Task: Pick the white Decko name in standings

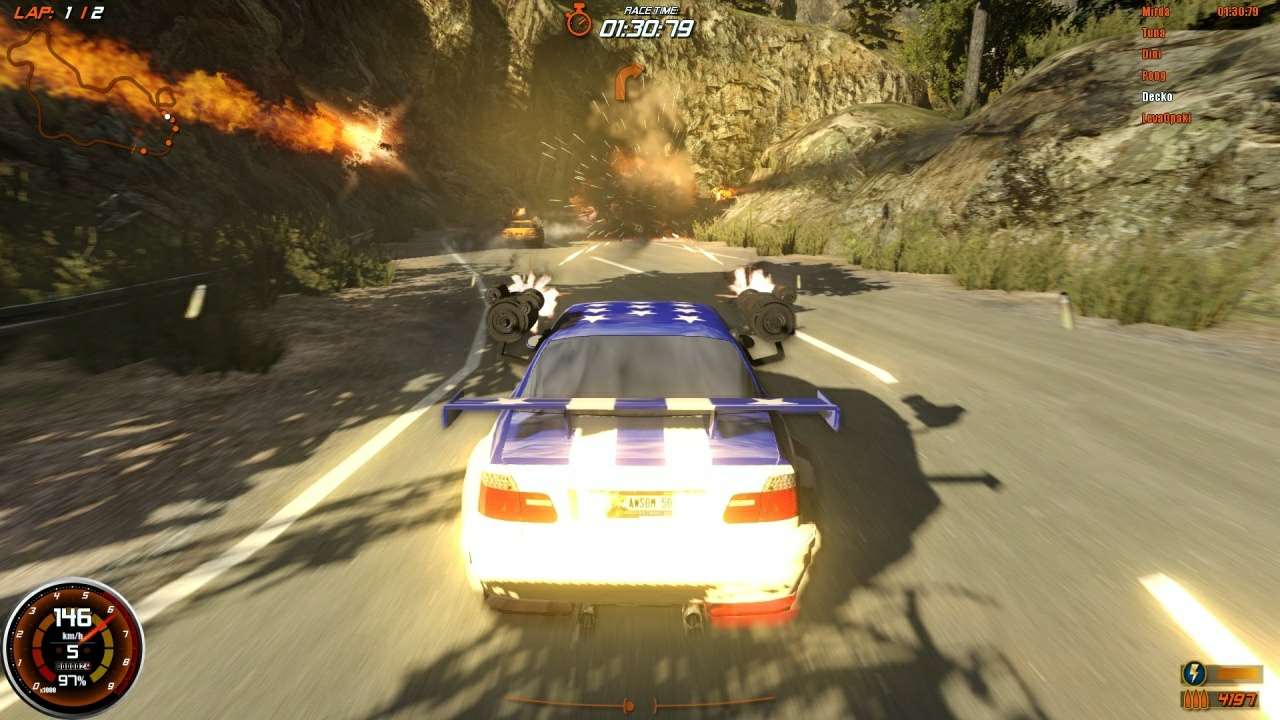Action: (x=1157, y=97)
